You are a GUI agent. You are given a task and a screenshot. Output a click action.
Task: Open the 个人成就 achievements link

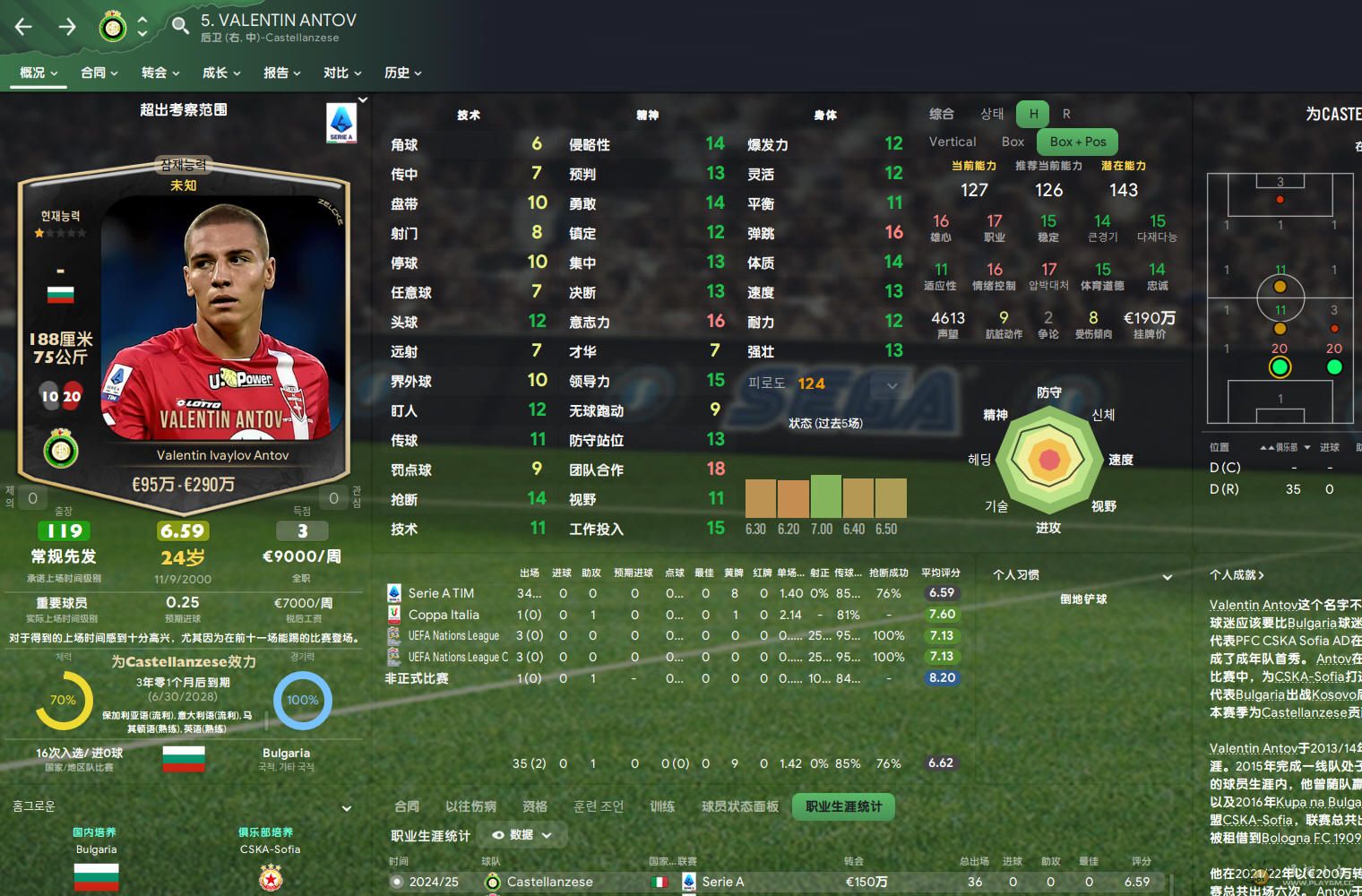point(1237,575)
